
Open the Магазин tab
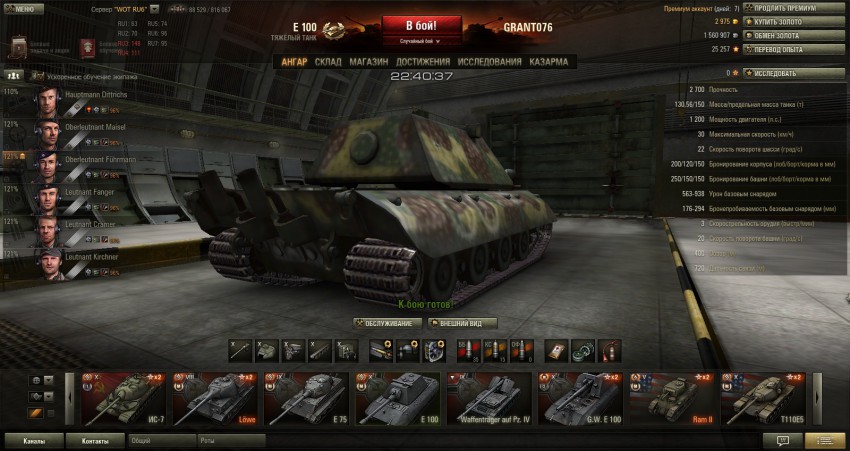coord(369,62)
